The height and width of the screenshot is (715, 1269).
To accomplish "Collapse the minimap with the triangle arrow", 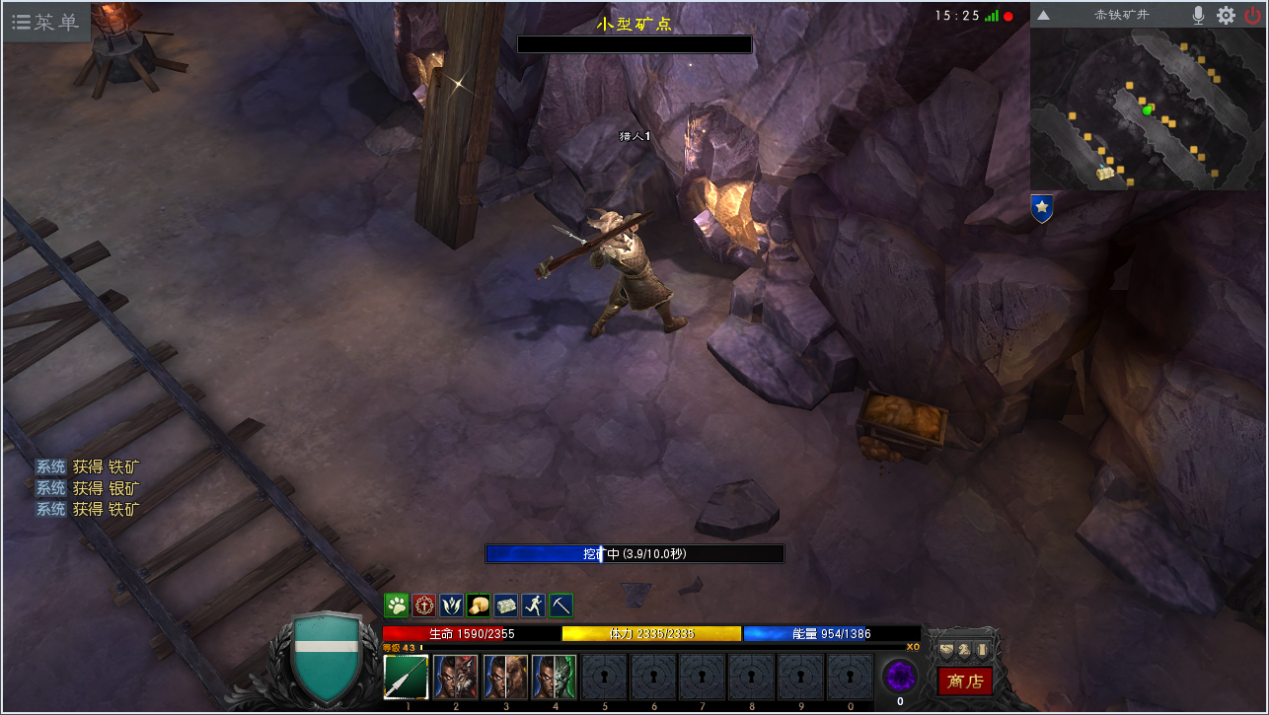I will [x=1043, y=15].
